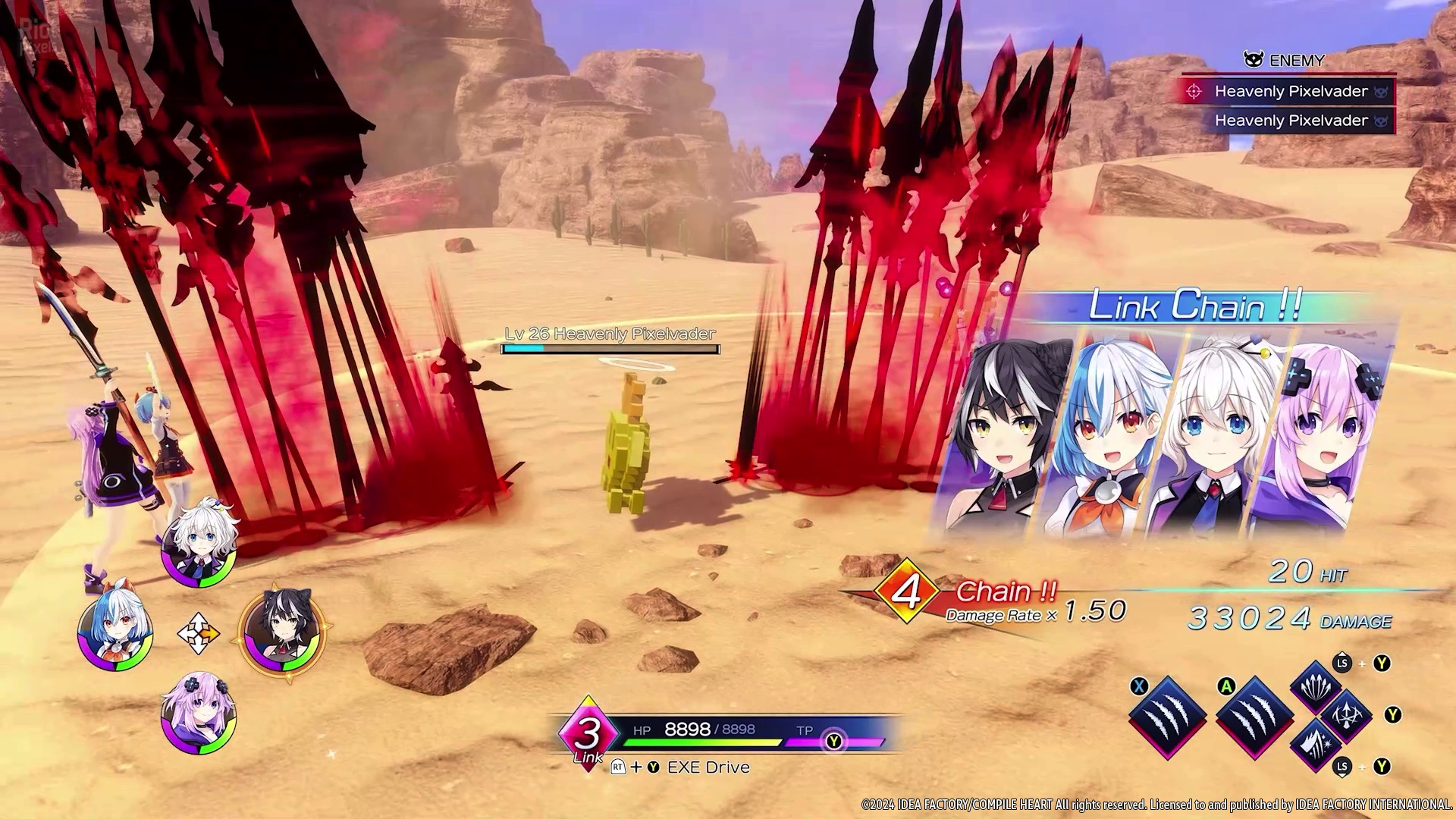The image size is (1456, 819).
Task: Select the targeted Heavenly Pixelvader enemy entry
Action: click(1290, 92)
